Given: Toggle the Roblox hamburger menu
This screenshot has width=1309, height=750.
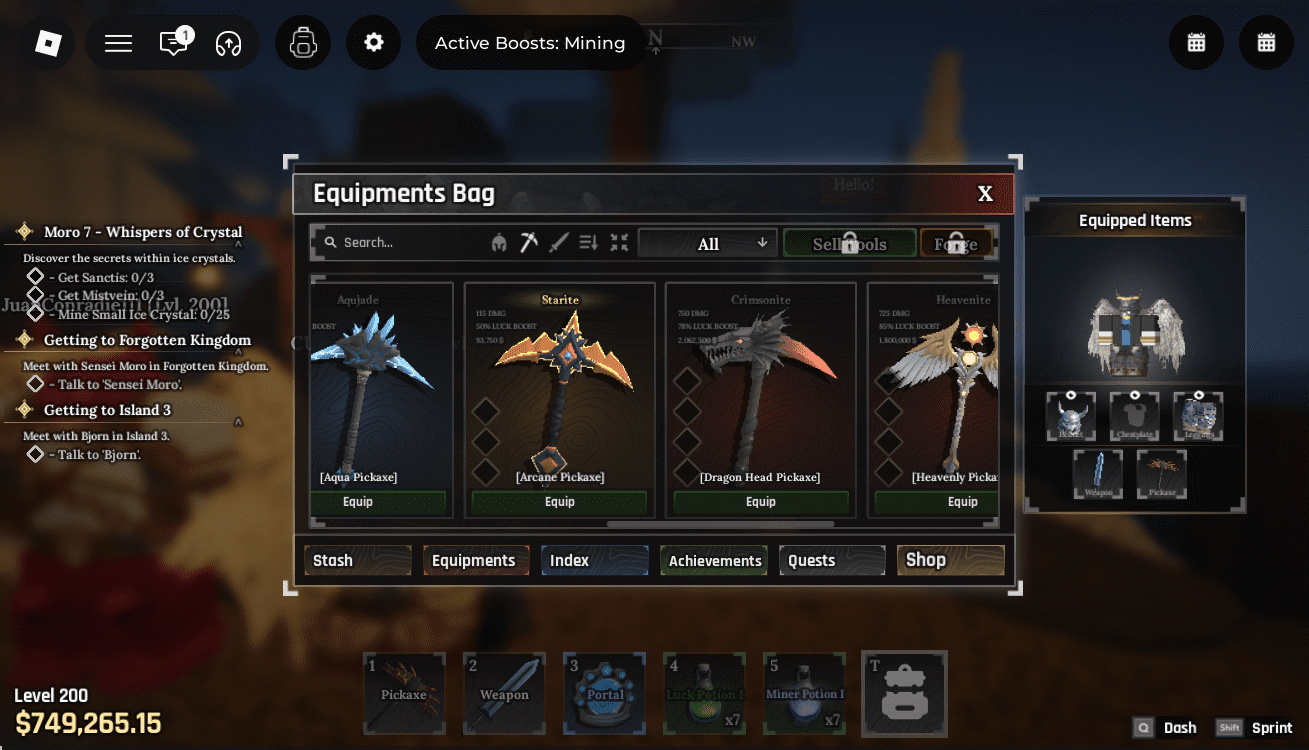Looking at the screenshot, I should [x=117, y=42].
